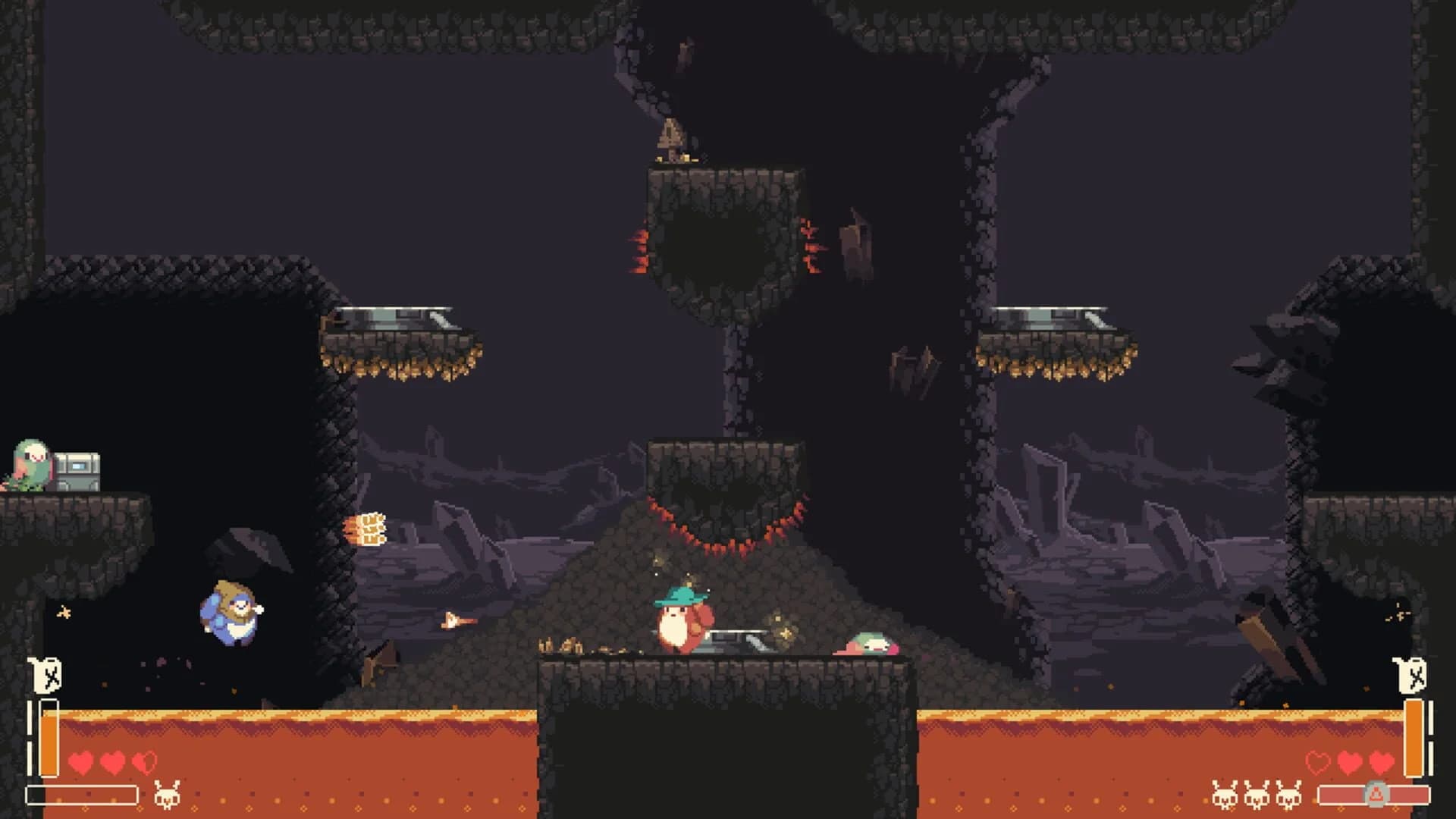Click the skull icon near the left progress bar

tap(167, 795)
